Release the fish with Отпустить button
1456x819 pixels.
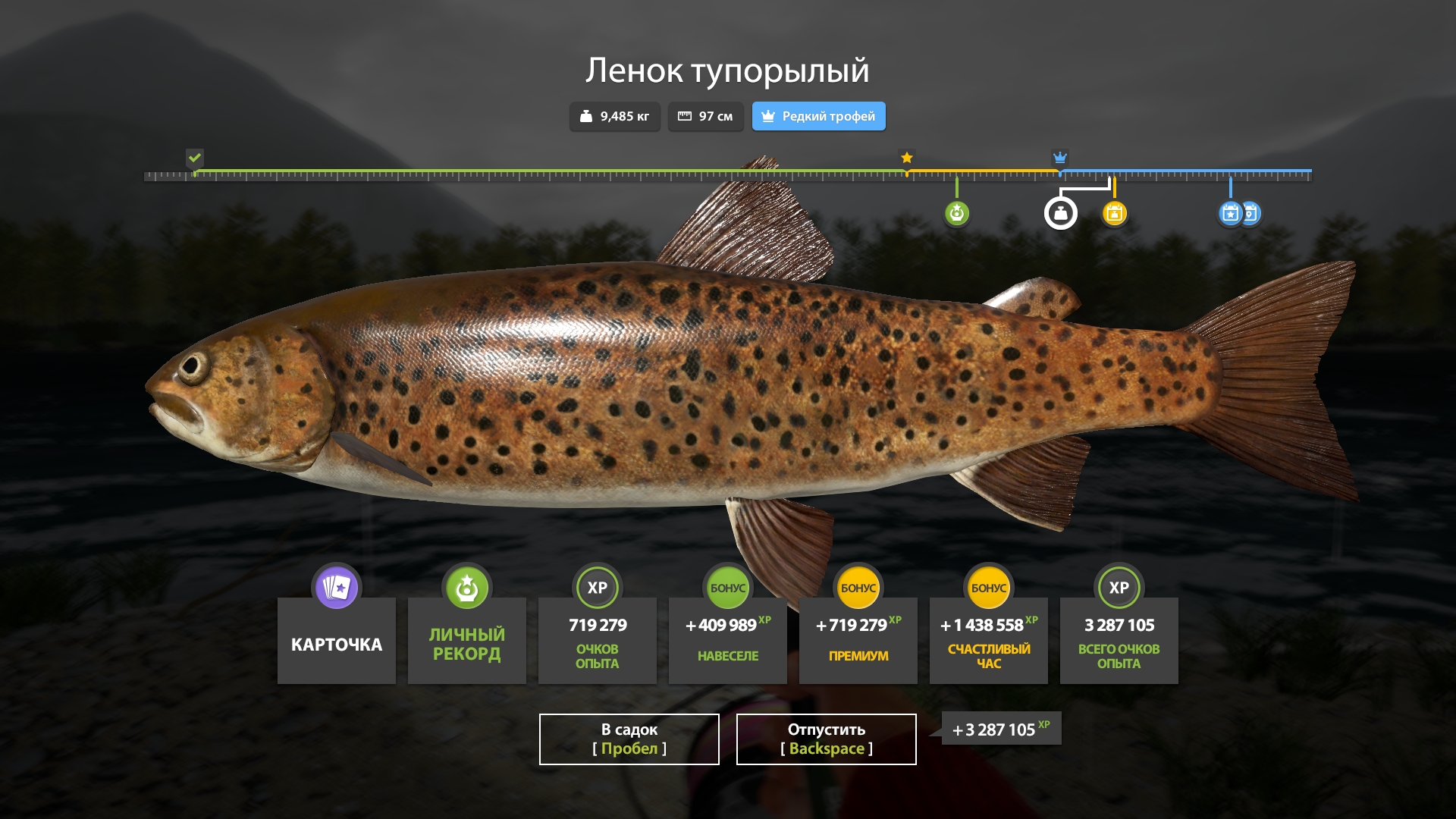[826, 739]
